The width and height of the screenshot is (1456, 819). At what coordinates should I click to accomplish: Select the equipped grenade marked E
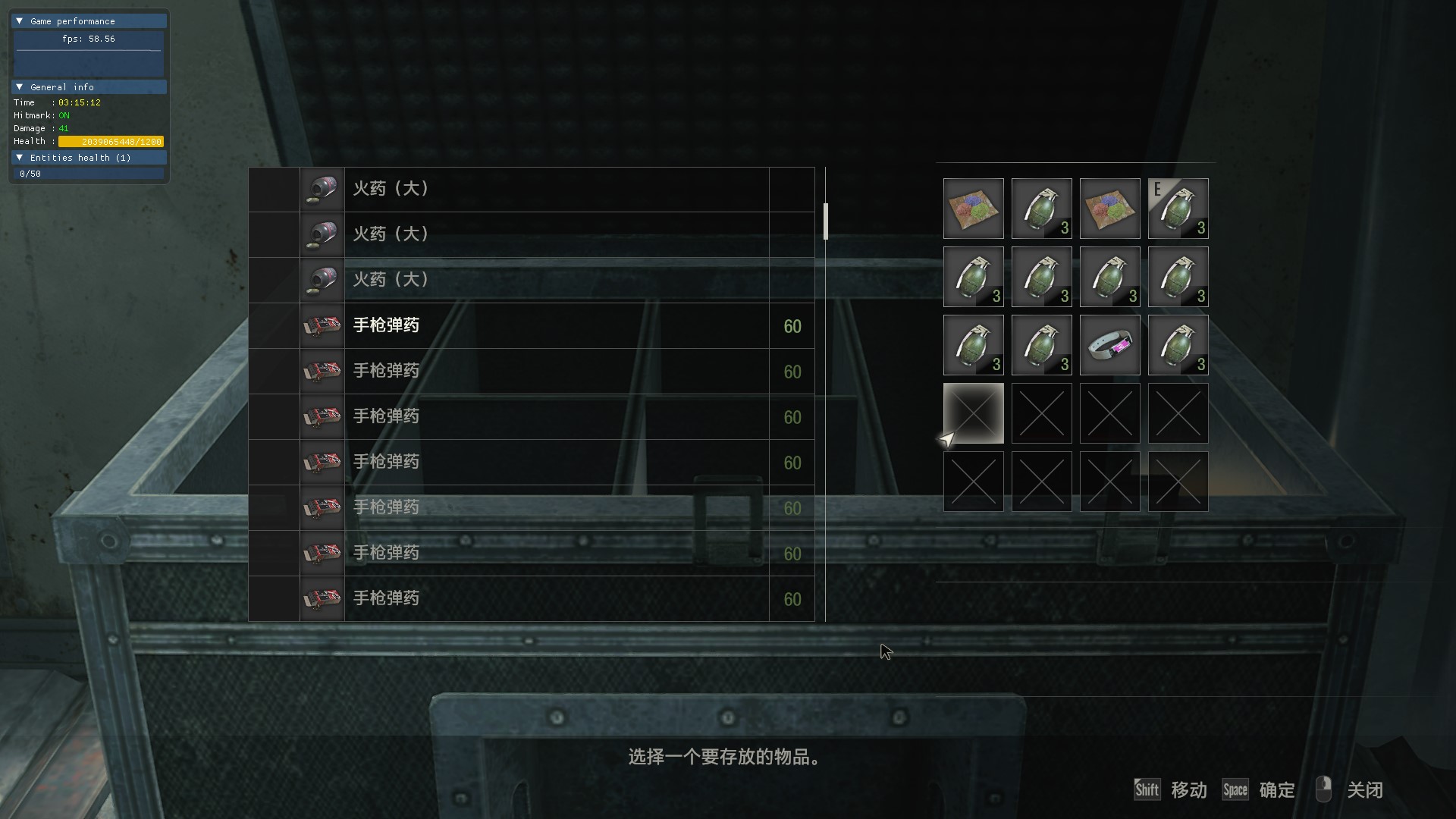tap(1178, 209)
